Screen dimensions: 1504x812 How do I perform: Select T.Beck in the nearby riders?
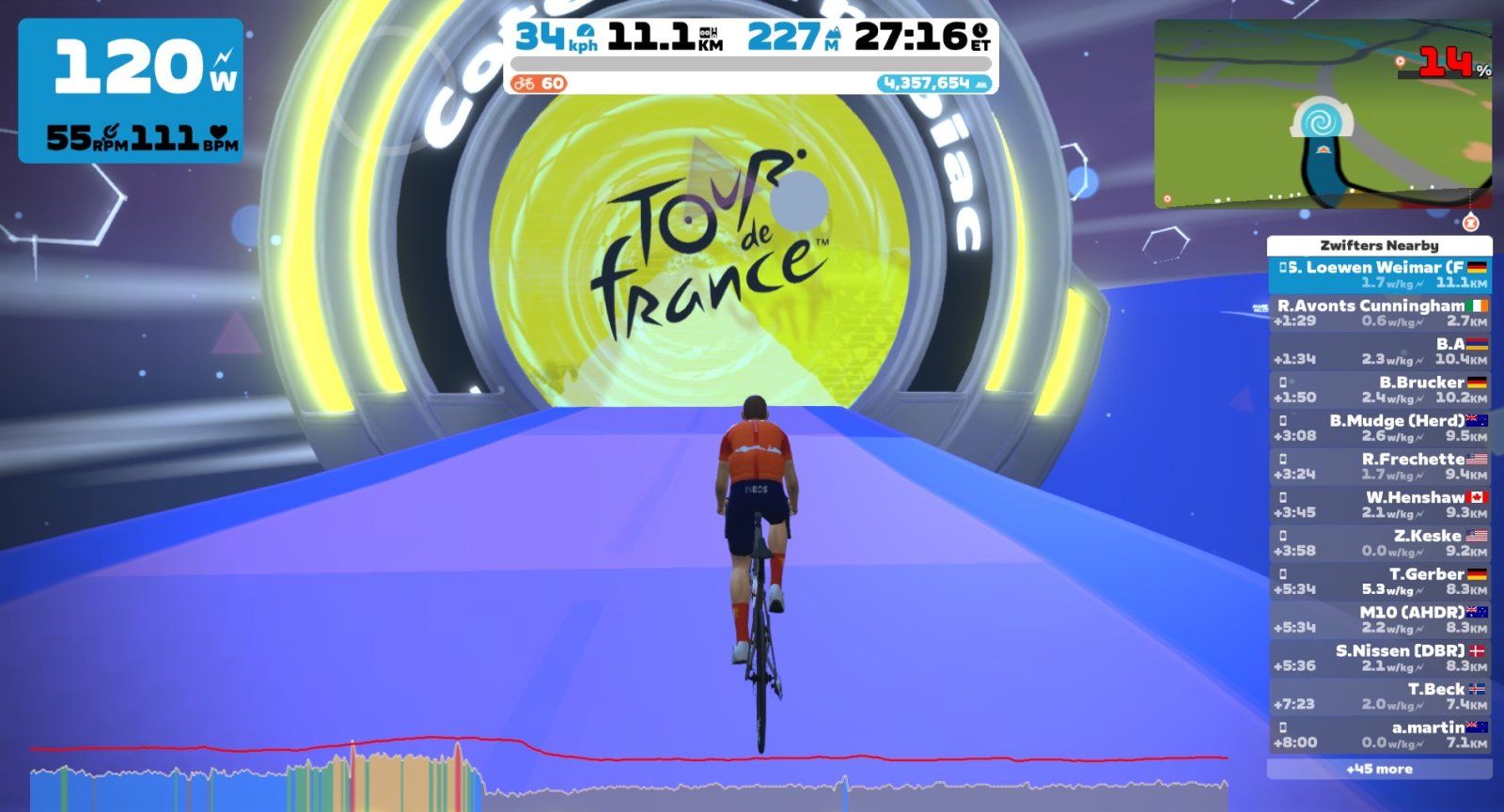[1379, 696]
